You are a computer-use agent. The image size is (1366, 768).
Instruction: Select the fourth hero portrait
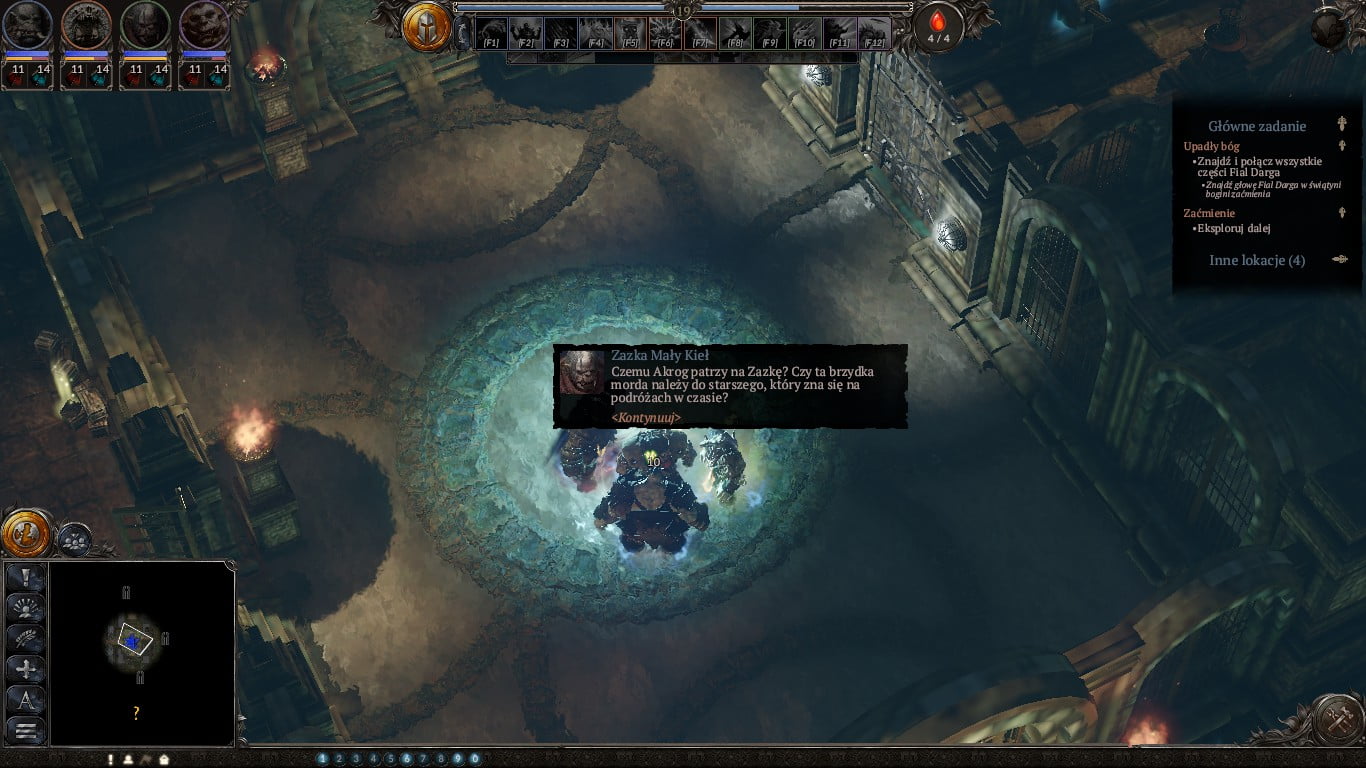click(x=205, y=27)
